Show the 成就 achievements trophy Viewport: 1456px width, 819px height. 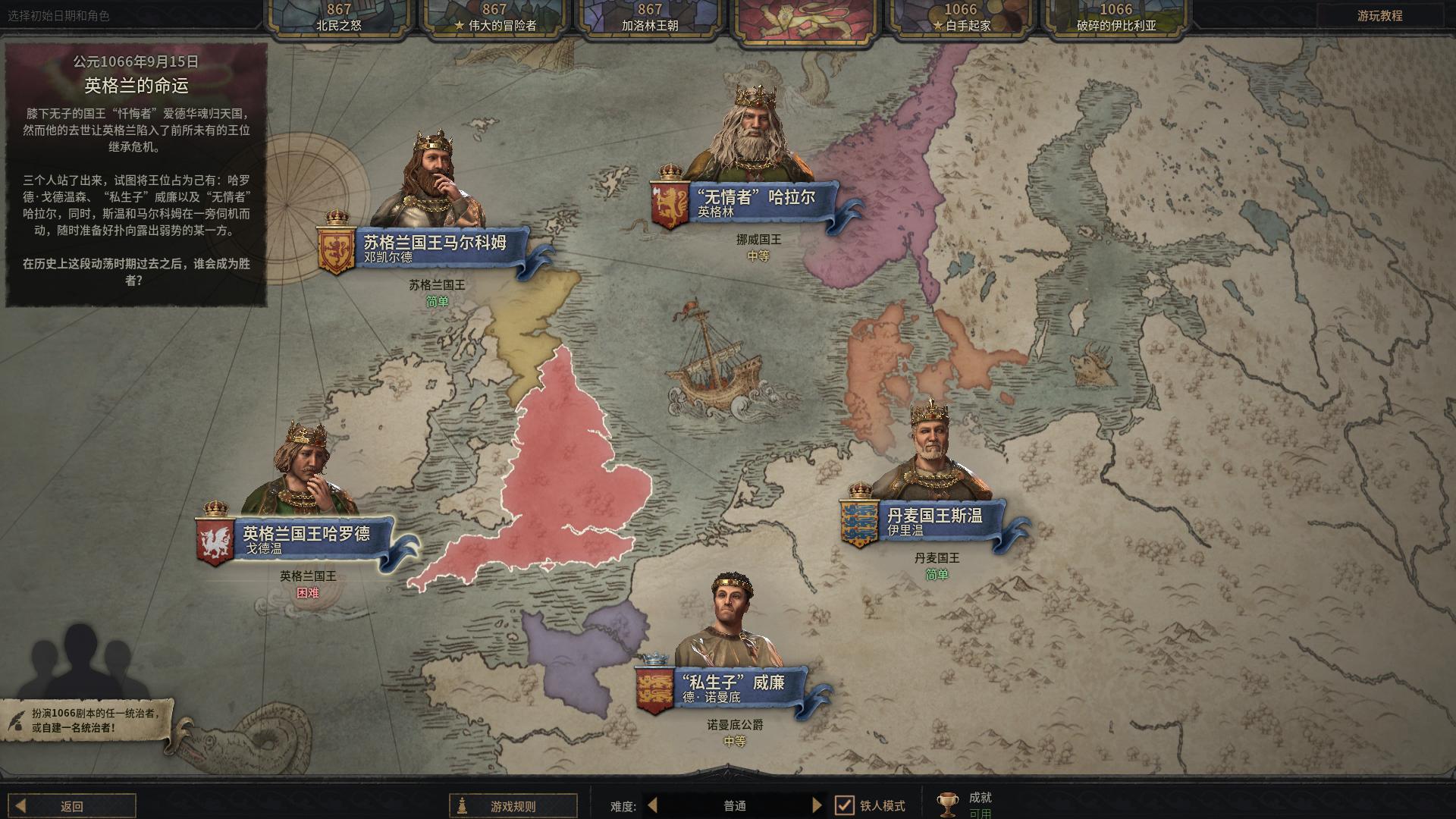point(948,804)
